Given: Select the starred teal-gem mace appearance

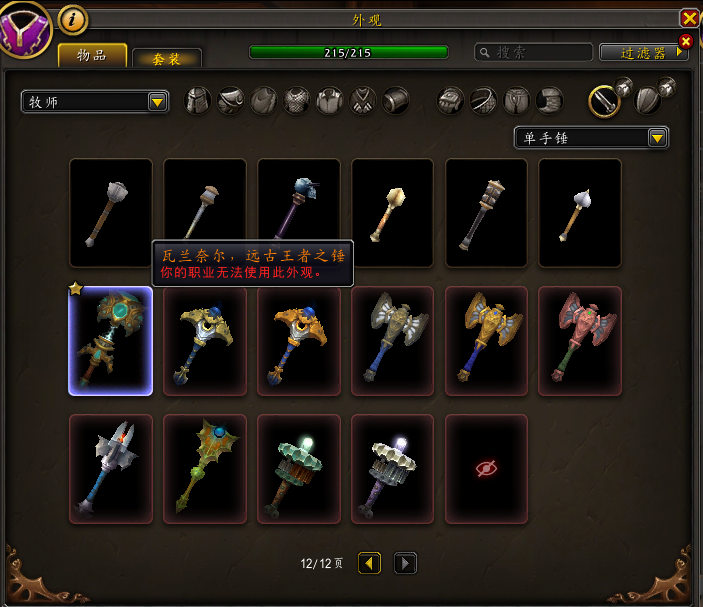Looking at the screenshot, I should click(110, 341).
